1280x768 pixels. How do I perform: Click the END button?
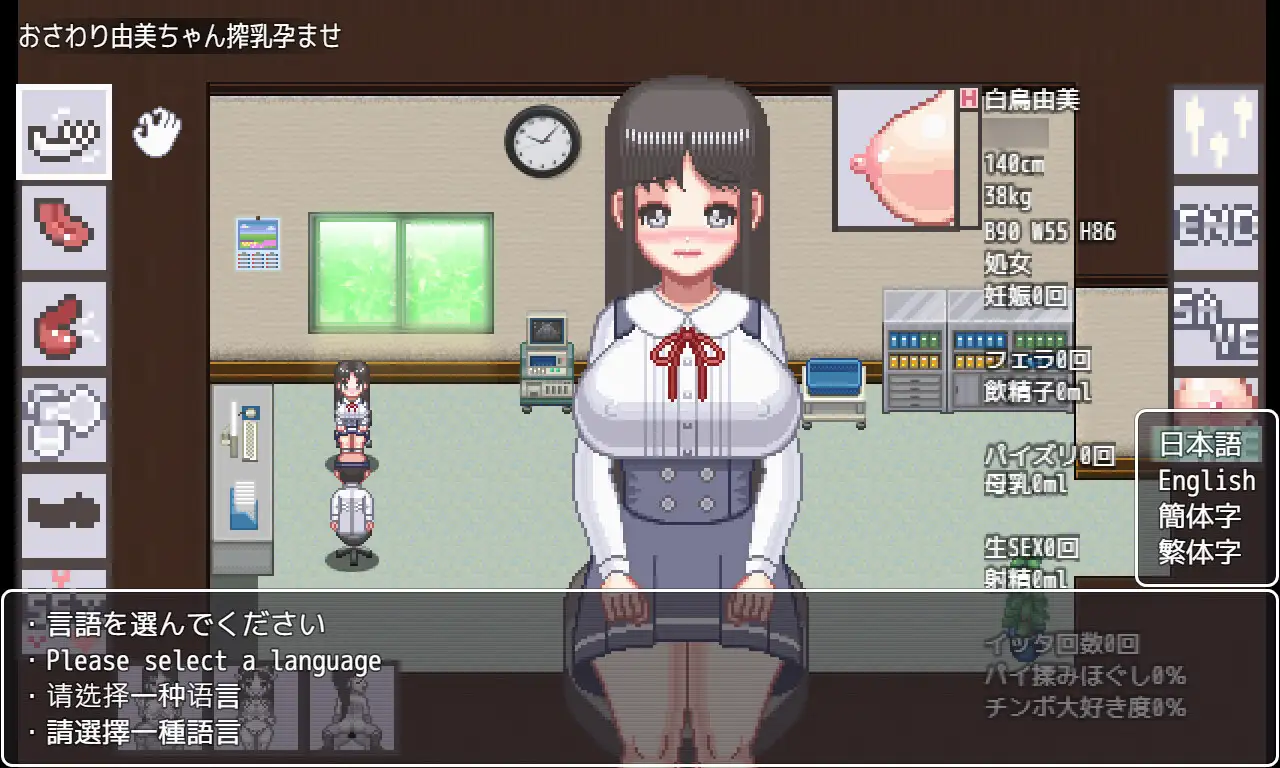pyautogui.click(x=1215, y=228)
